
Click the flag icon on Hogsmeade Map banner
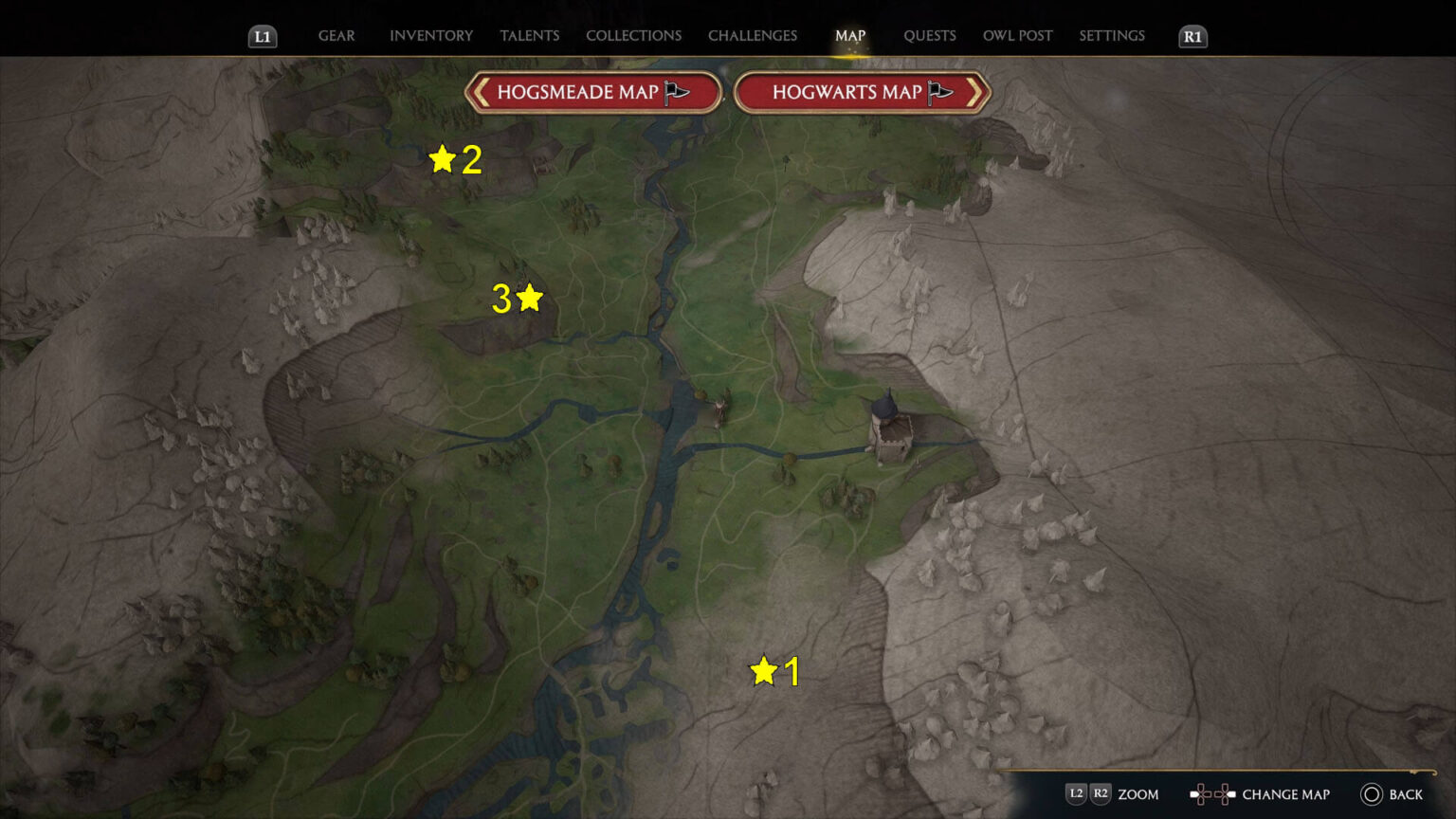(674, 91)
